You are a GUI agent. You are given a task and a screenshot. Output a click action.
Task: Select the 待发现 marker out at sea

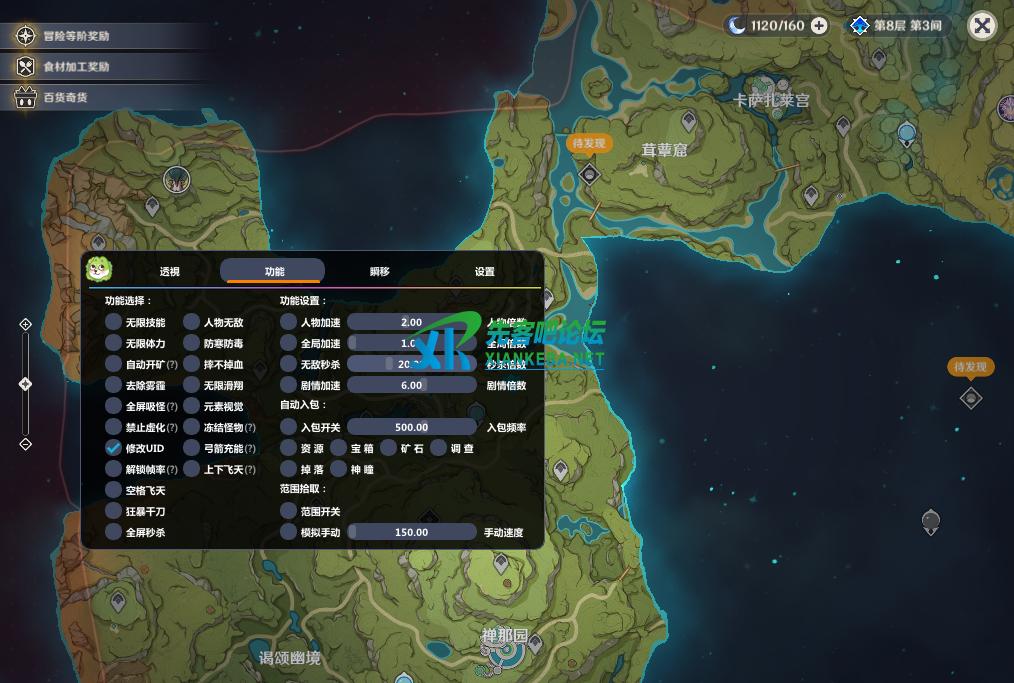coord(970,398)
